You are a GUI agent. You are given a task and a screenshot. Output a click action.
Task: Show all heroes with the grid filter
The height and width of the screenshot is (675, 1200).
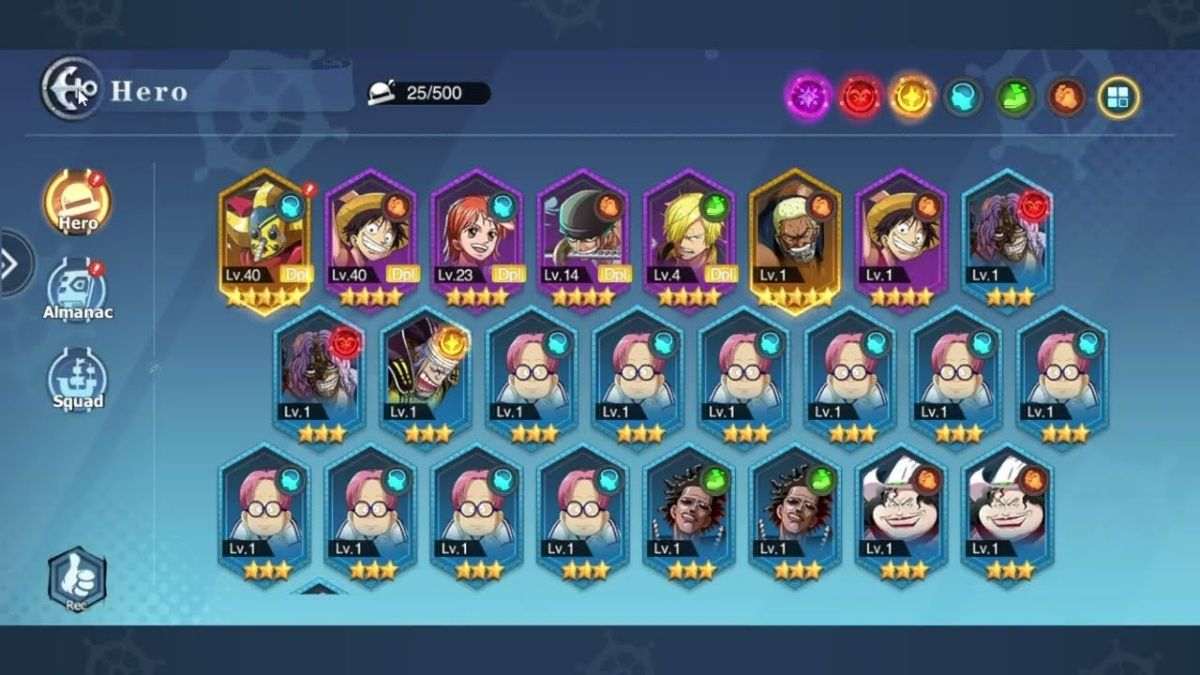pyautogui.click(x=1118, y=97)
